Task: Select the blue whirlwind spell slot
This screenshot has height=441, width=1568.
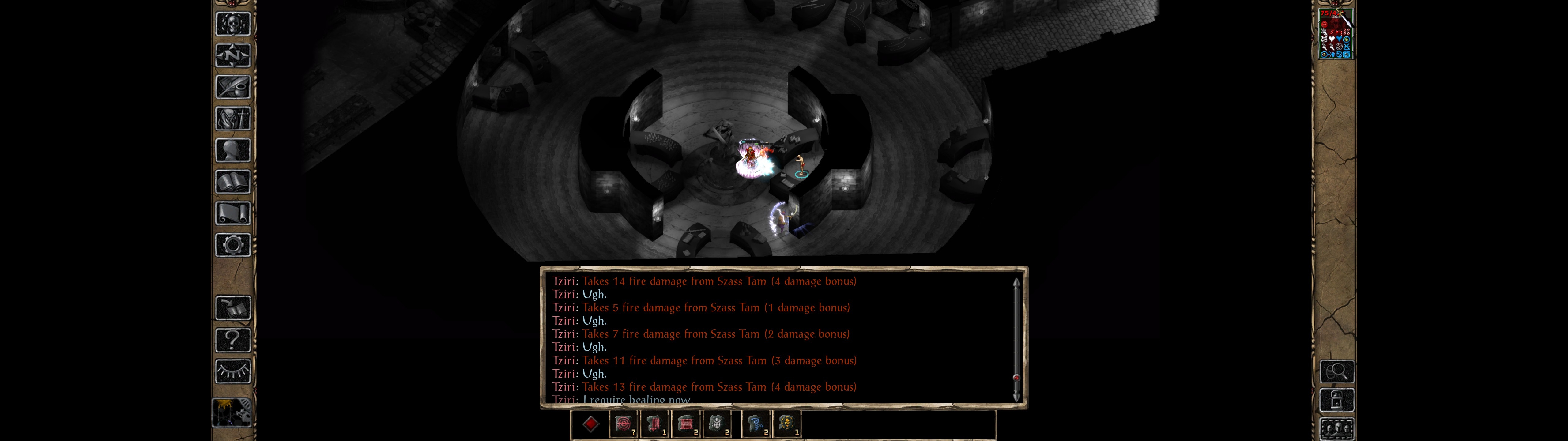Action: click(756, 424)
